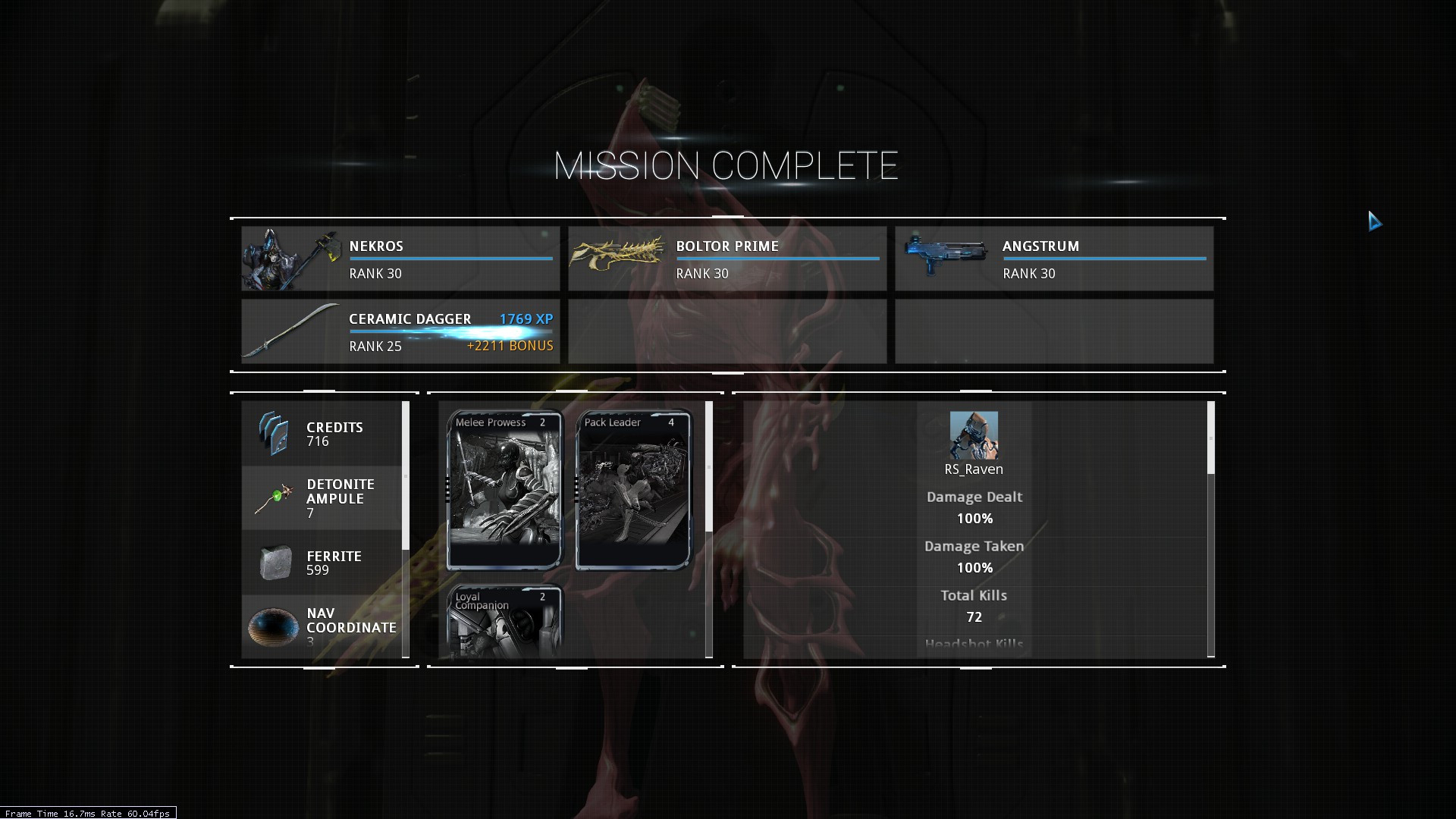Click the Credits reward row

click(x=322, y=434)
